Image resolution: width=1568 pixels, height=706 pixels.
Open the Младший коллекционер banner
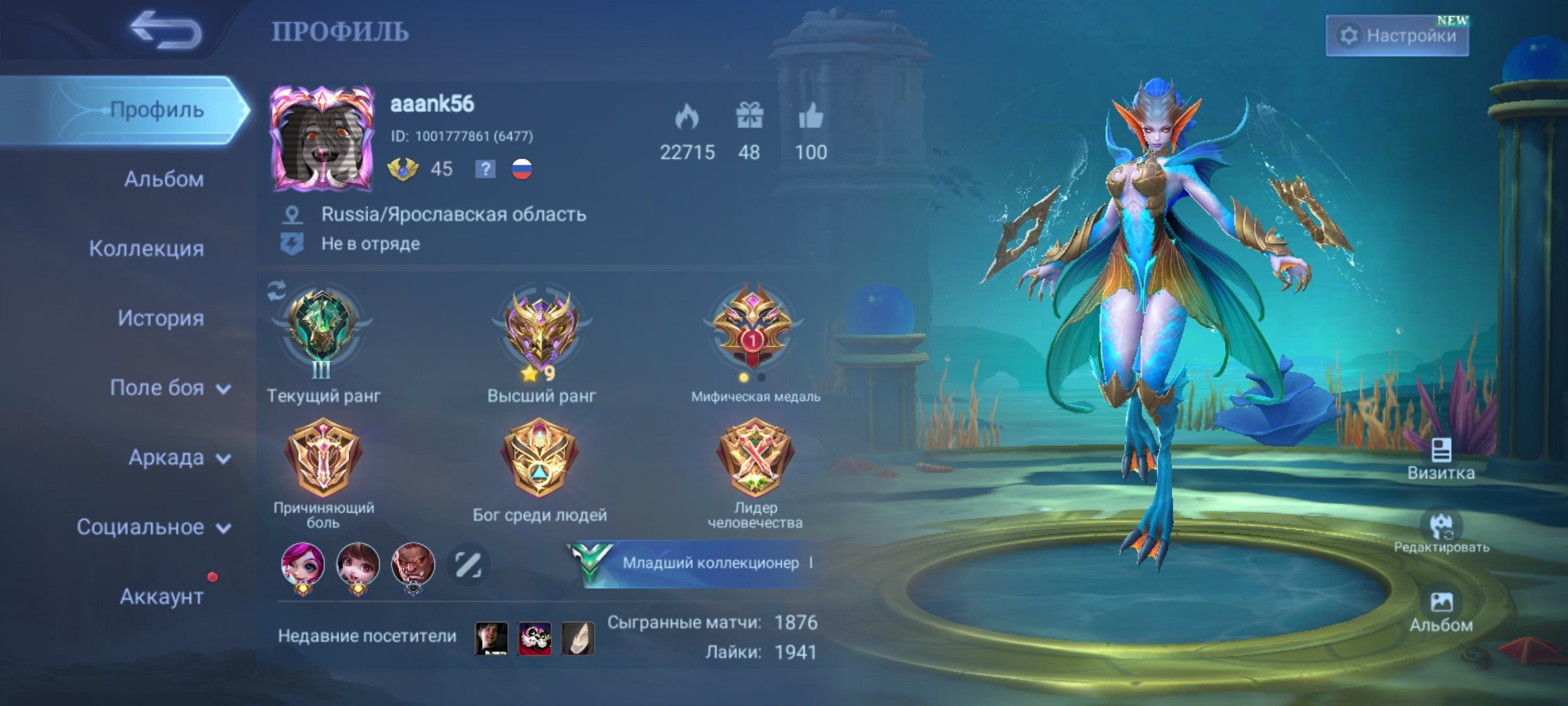click(x=696, y=563)
